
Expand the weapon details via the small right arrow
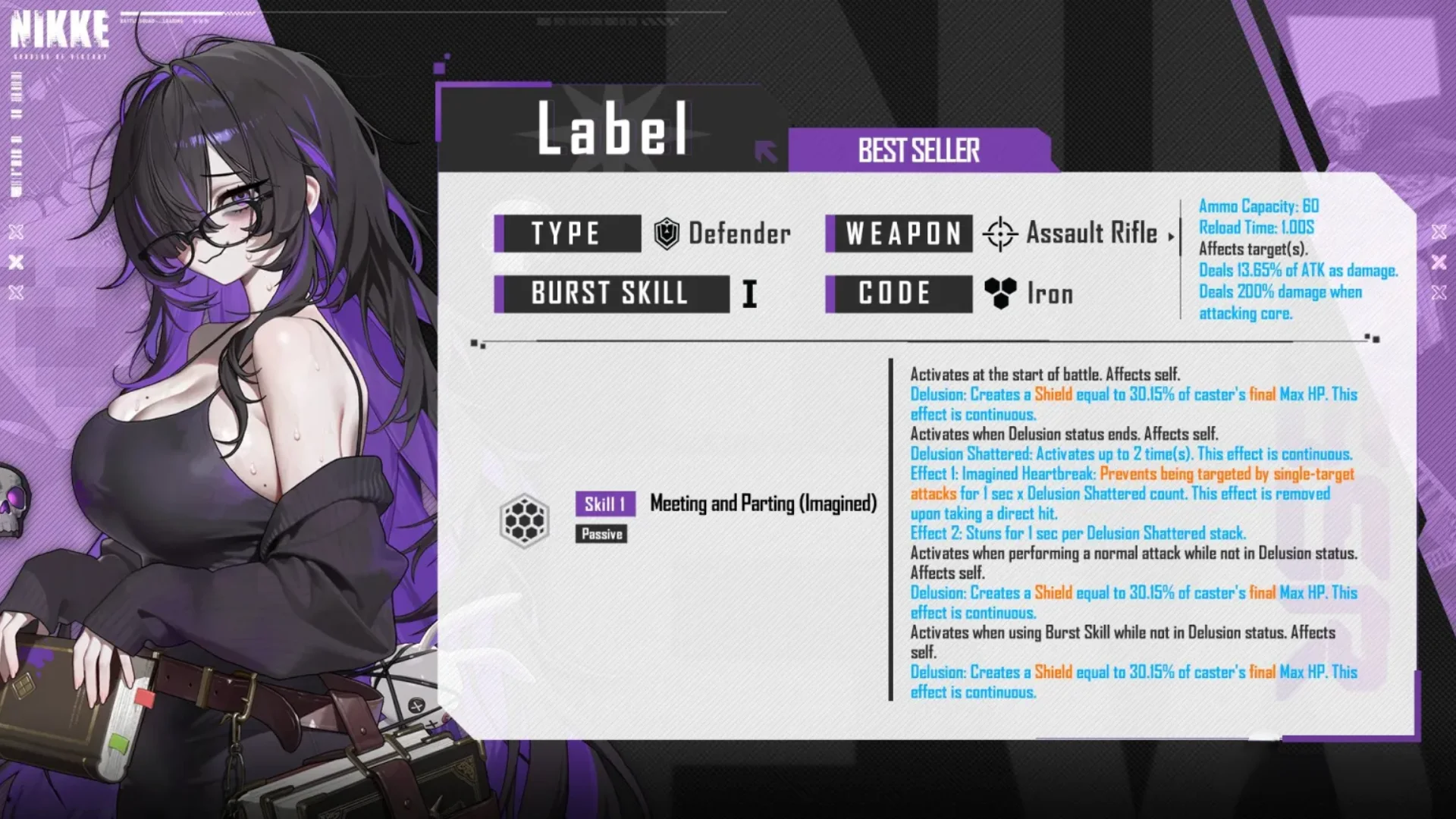(1172, 237)
